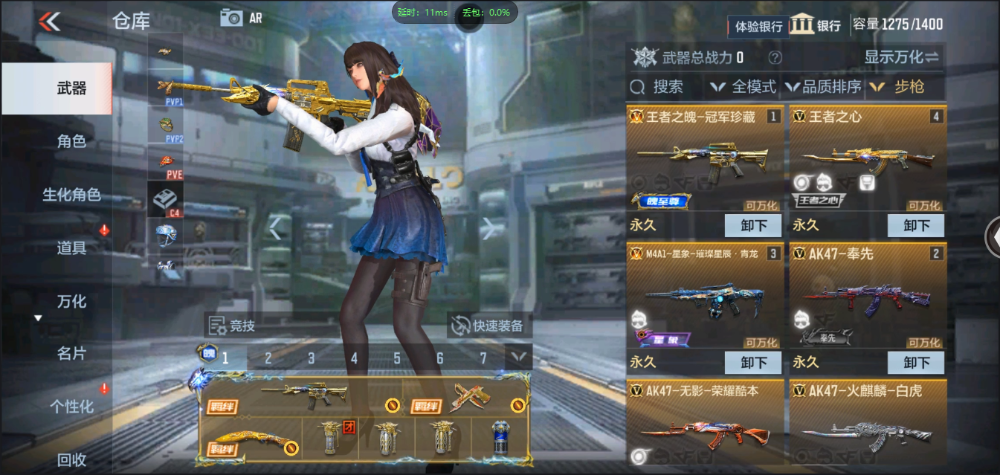Switch to the 万化 tab

70,301
